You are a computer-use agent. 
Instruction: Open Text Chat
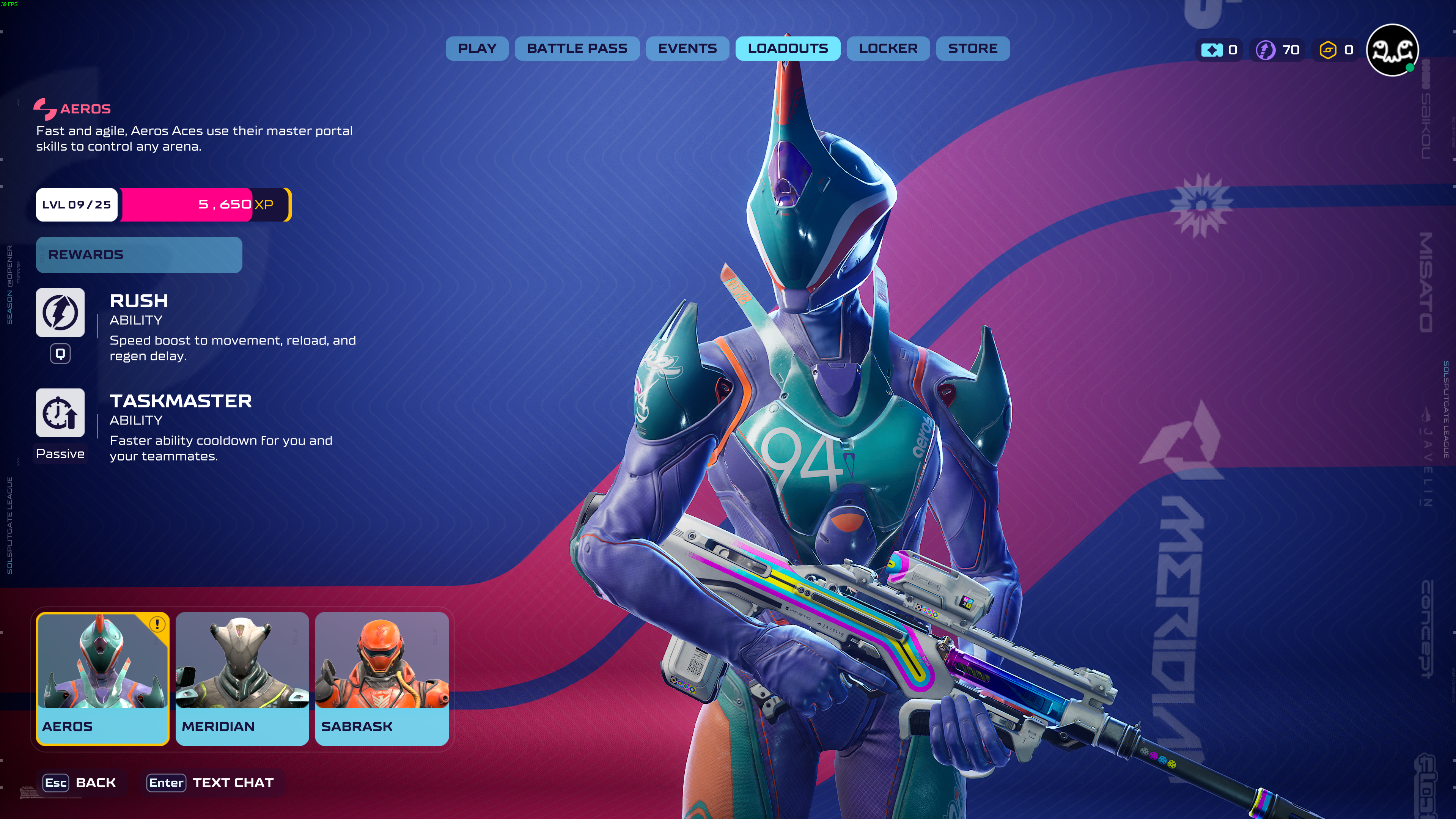click(x=210, y=783)
